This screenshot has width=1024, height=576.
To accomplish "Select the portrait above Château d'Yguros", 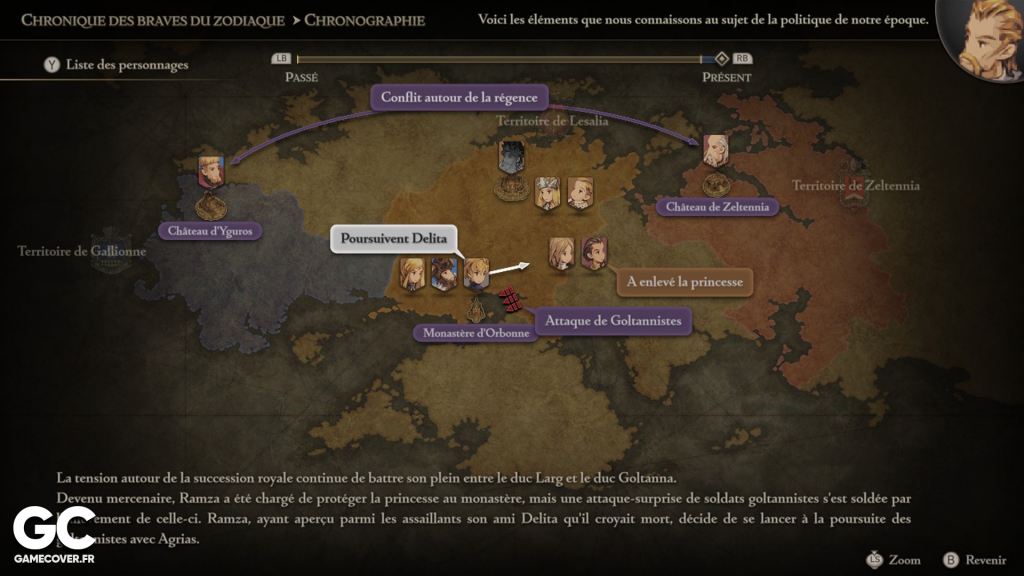I will point(211,172).
